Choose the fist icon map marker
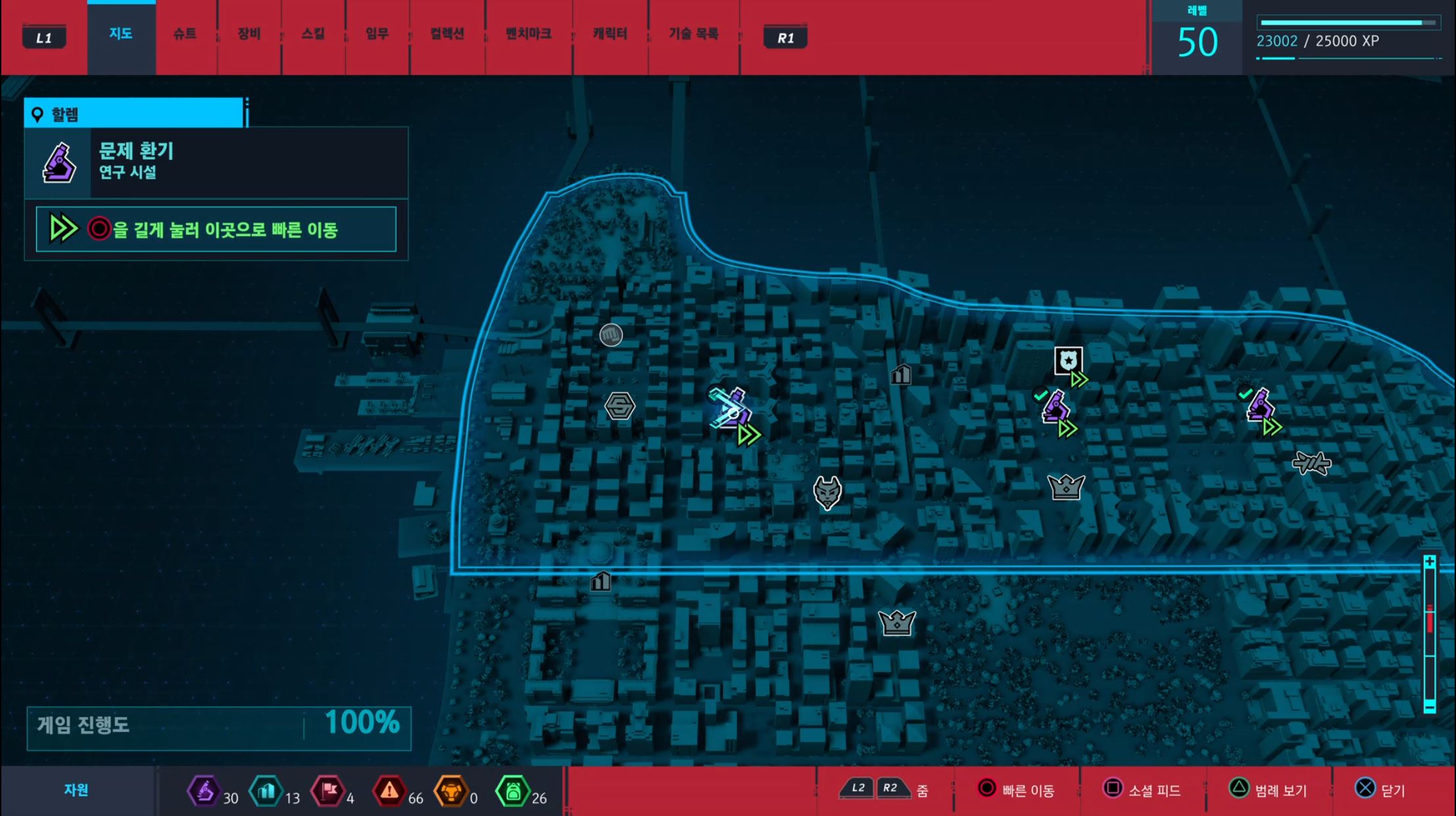Image resolution: width=1456 pixels, height=816 pixels. click(x=611, y=335)
